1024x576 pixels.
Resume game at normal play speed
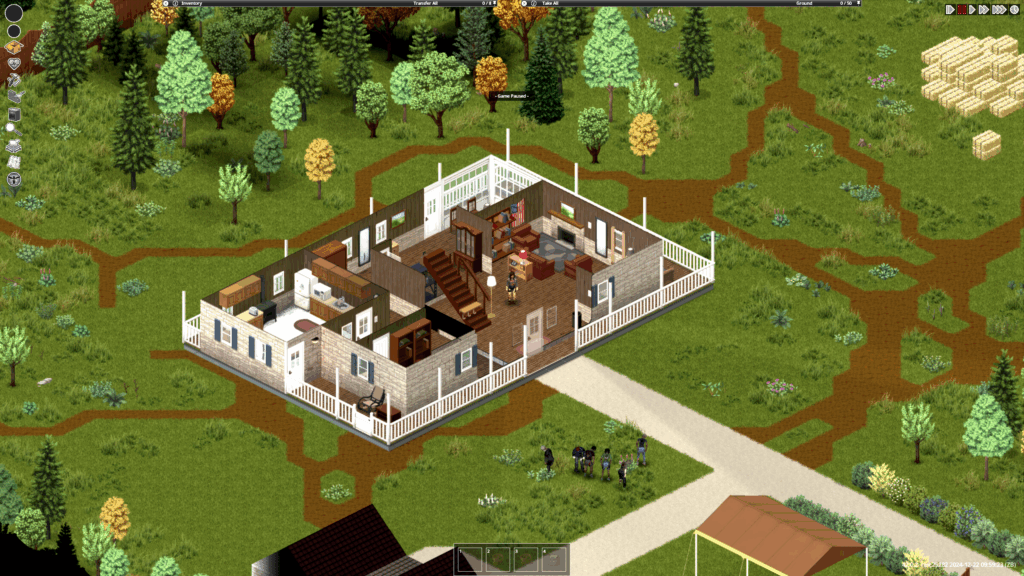(973, 9)
